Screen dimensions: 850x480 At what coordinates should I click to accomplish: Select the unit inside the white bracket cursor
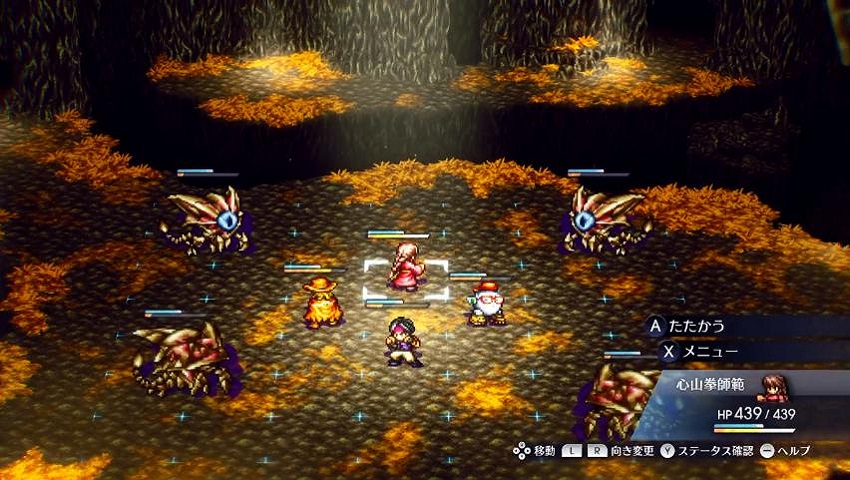406,270
